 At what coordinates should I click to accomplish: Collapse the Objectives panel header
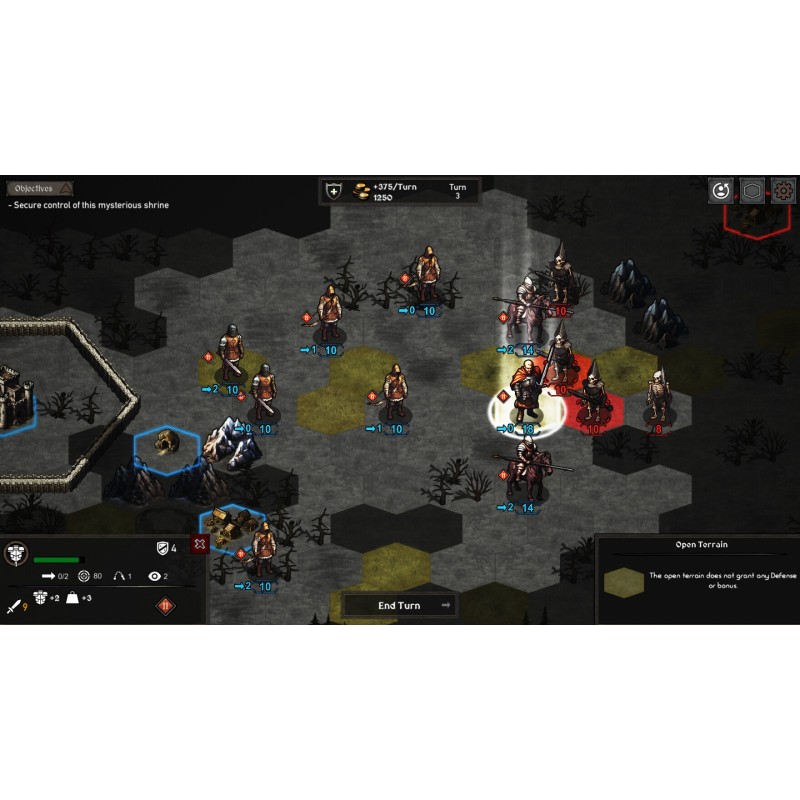click(40, 188)
